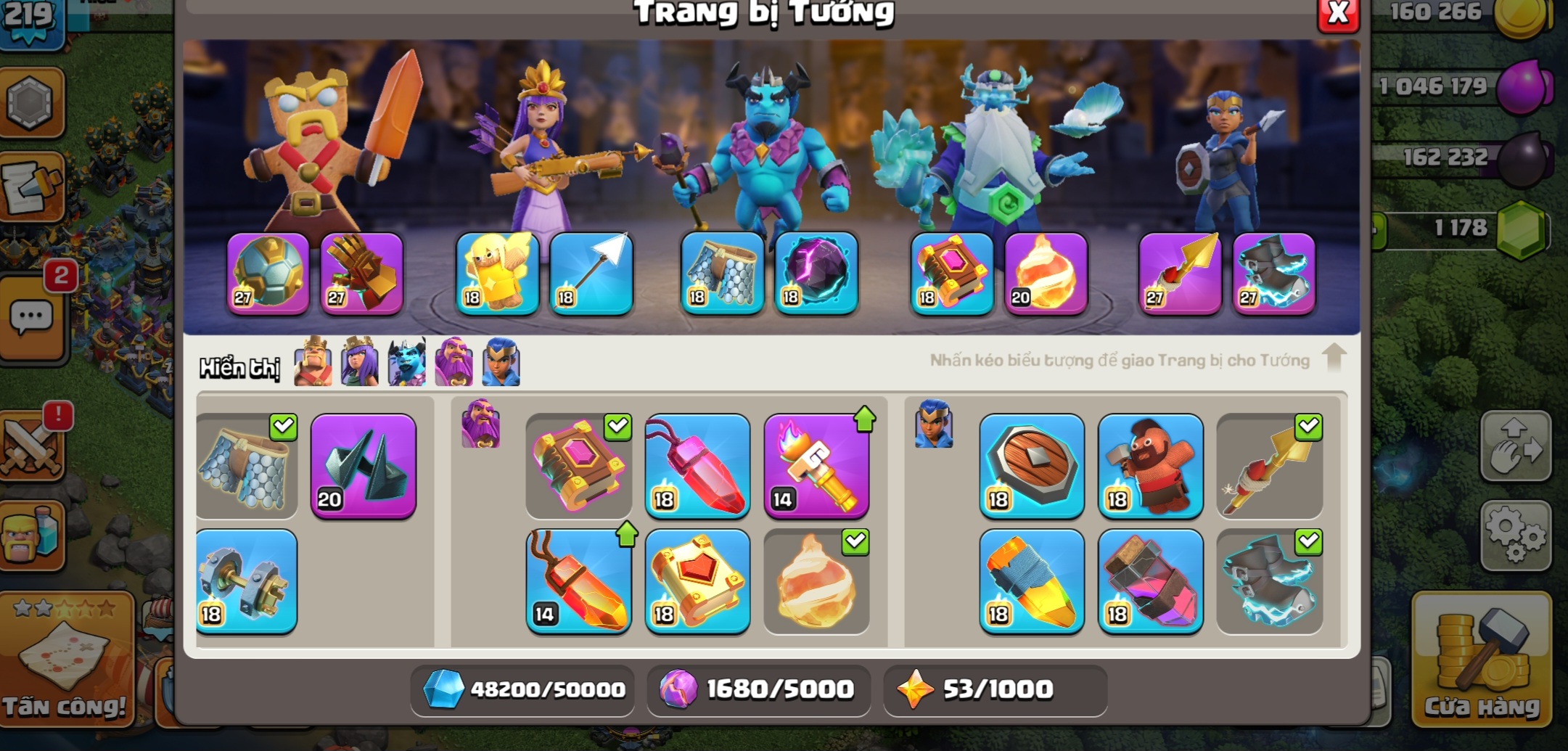Pick the equipped Electro Boots slot
The height and width of the screenshot is (751, 1568).
point(1273,274)
